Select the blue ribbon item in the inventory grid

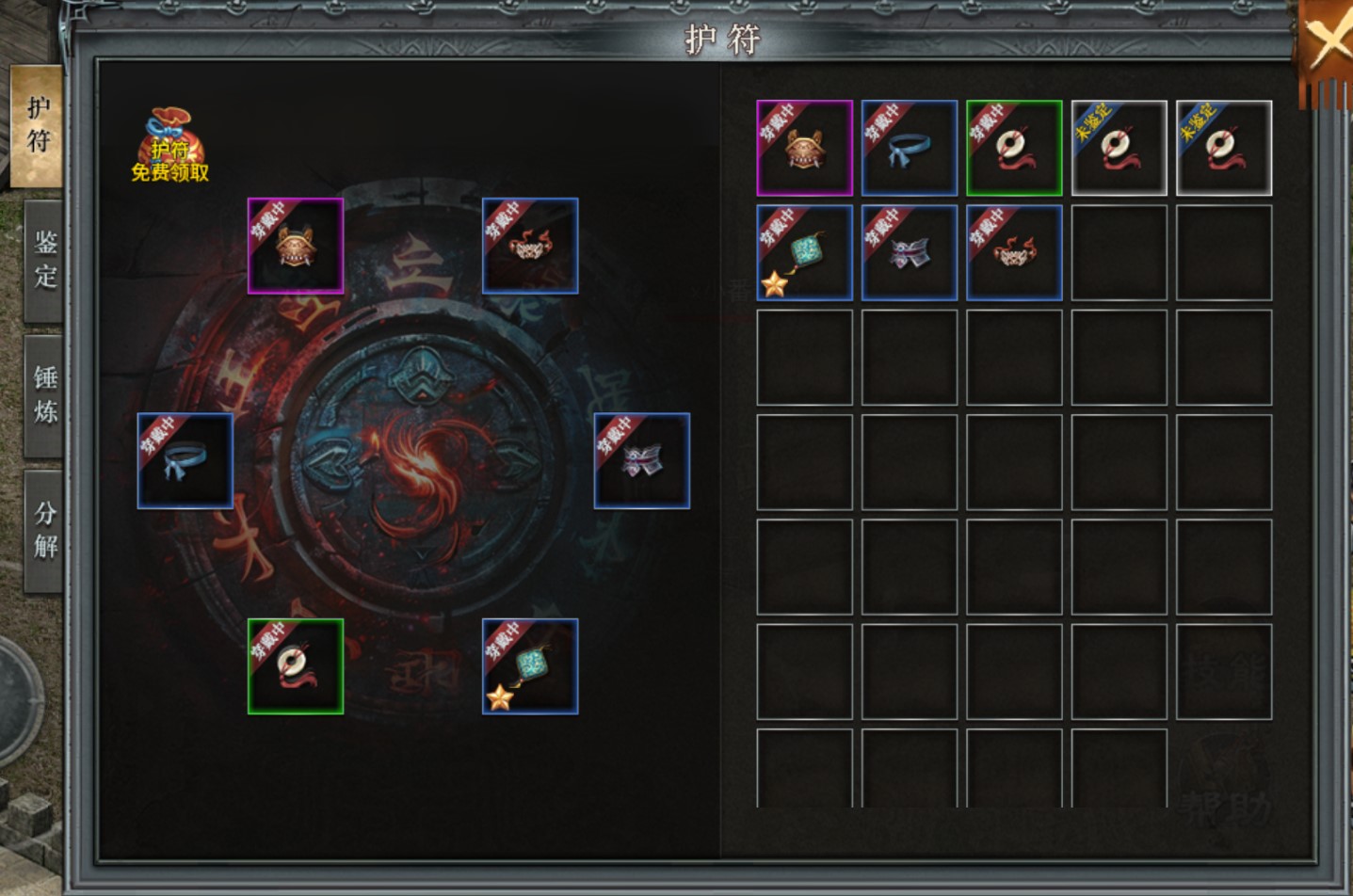pos(910,149)
